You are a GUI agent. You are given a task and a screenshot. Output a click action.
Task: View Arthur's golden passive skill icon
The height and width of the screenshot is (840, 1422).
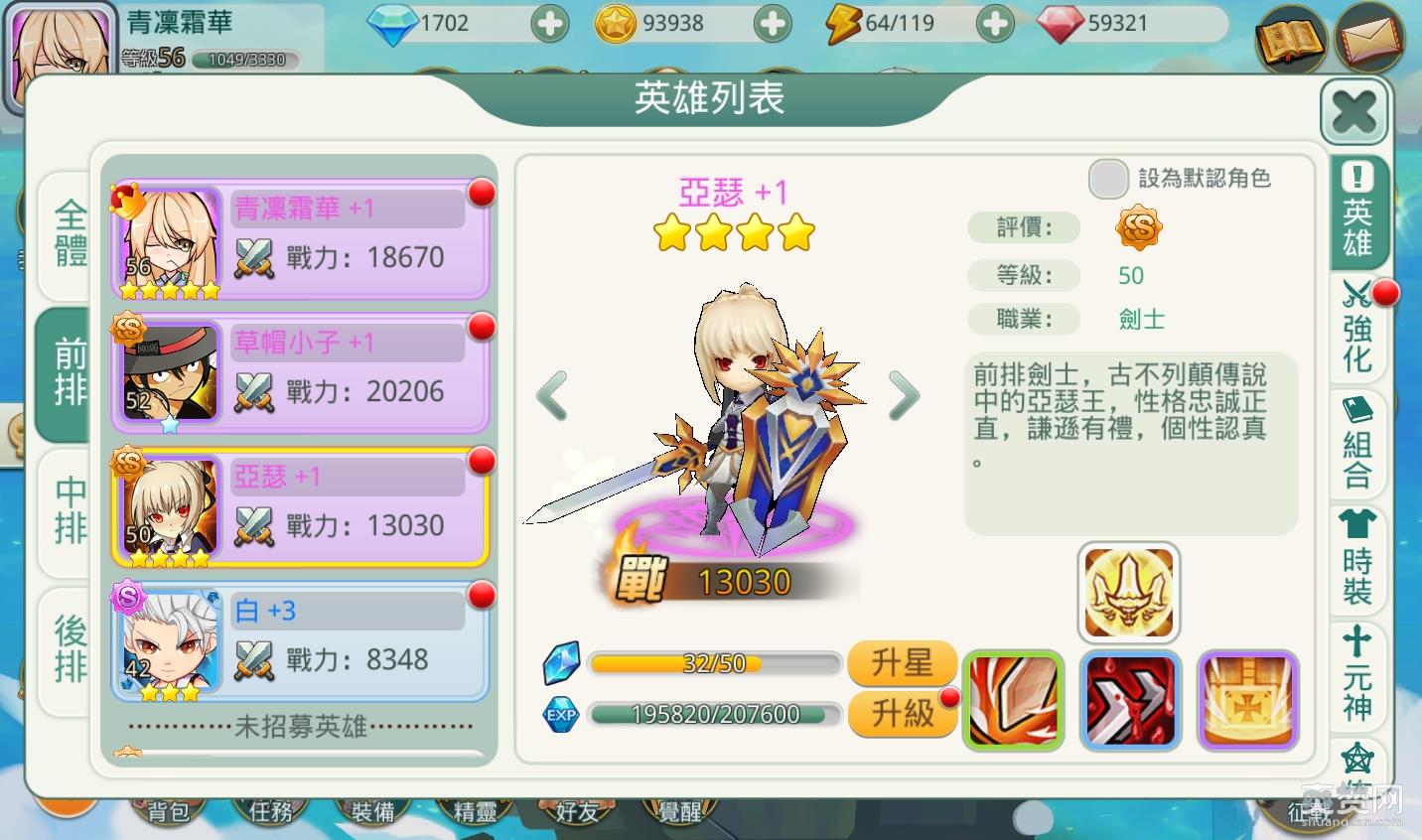pyautogui.click(x=1129, y=591)
